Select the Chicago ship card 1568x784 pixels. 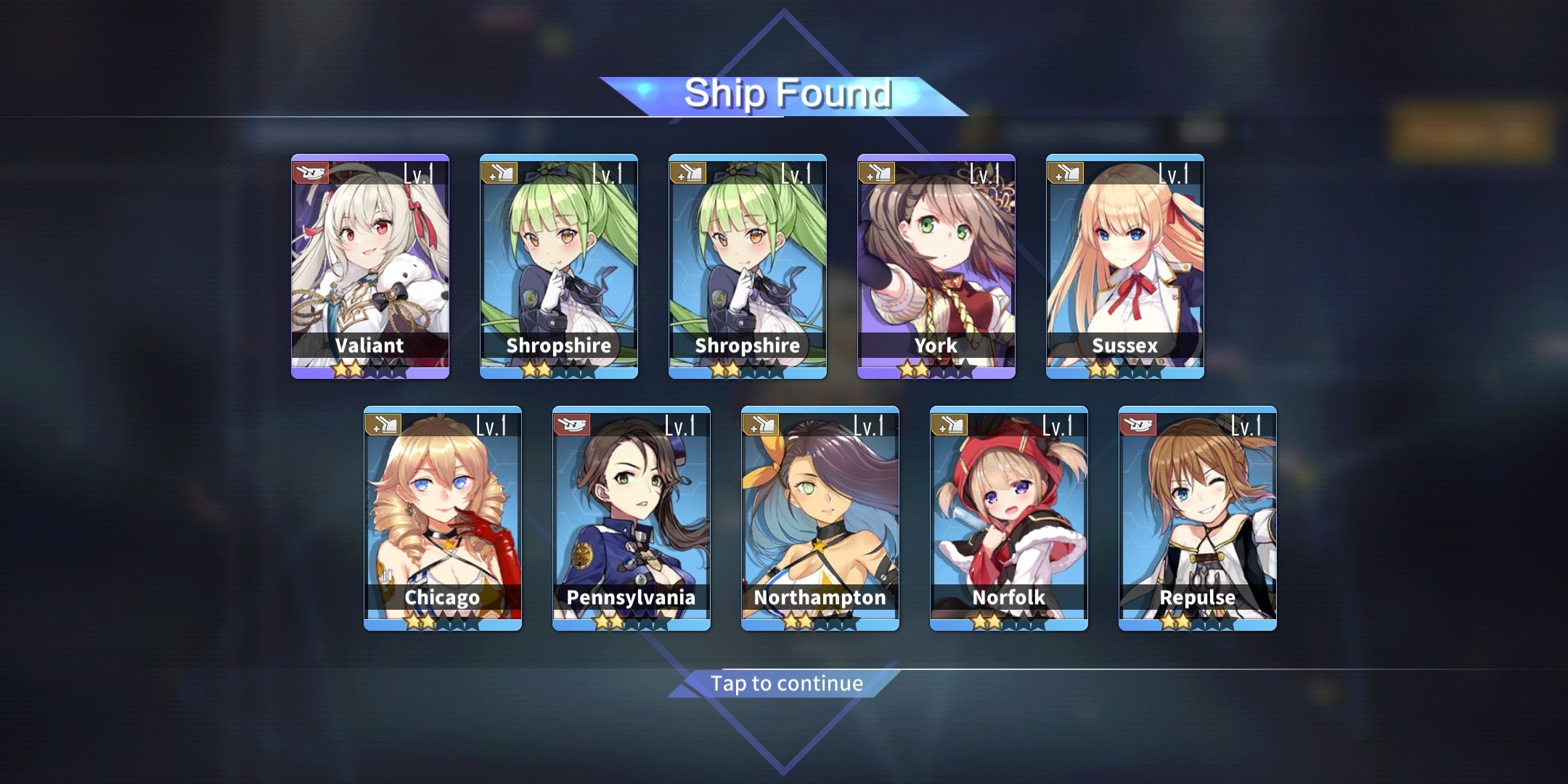(x=443, y=518)
